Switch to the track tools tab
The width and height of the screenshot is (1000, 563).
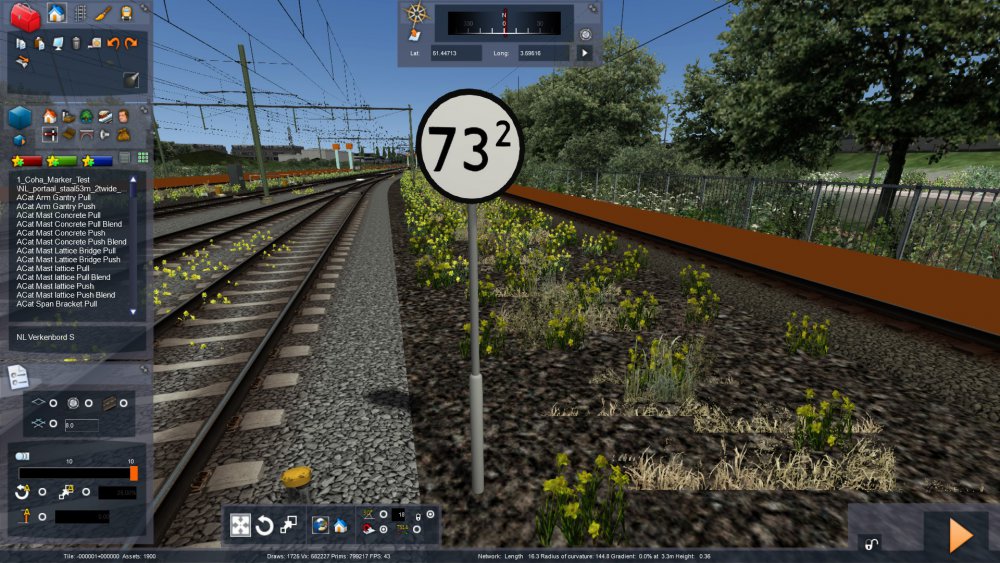(80, 13)
